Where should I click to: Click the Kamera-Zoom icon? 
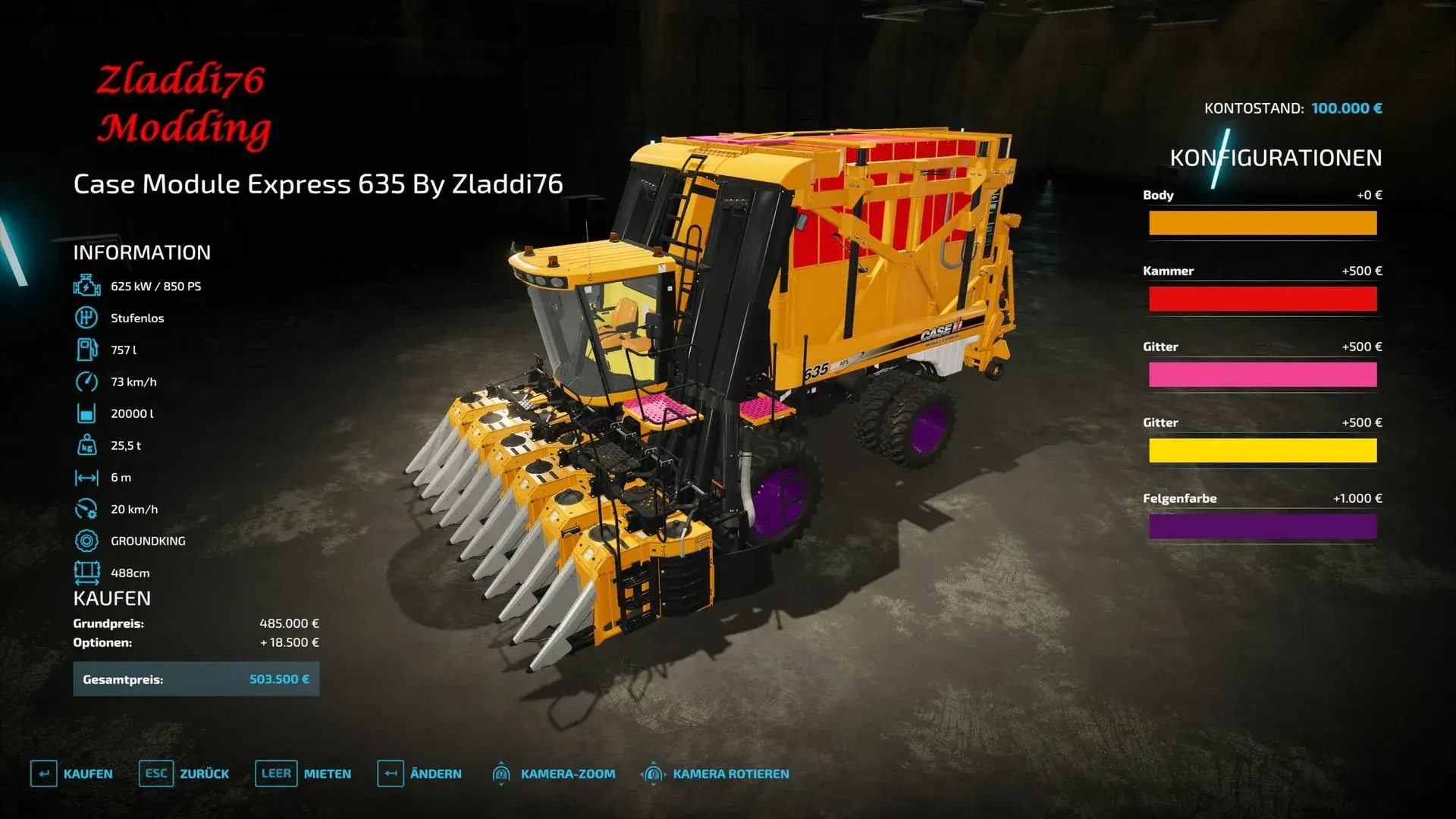[502, 773]
